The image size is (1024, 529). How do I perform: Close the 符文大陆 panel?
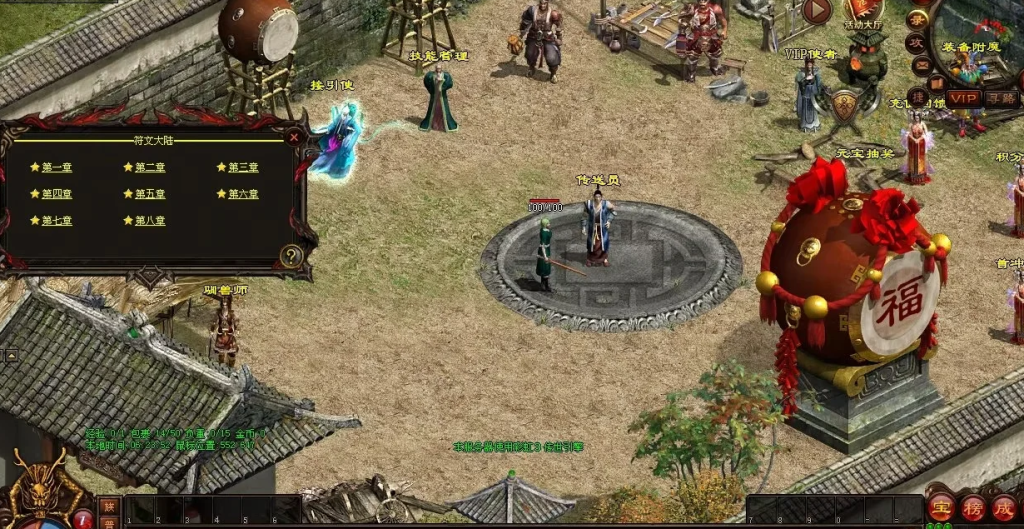point(294,138)
